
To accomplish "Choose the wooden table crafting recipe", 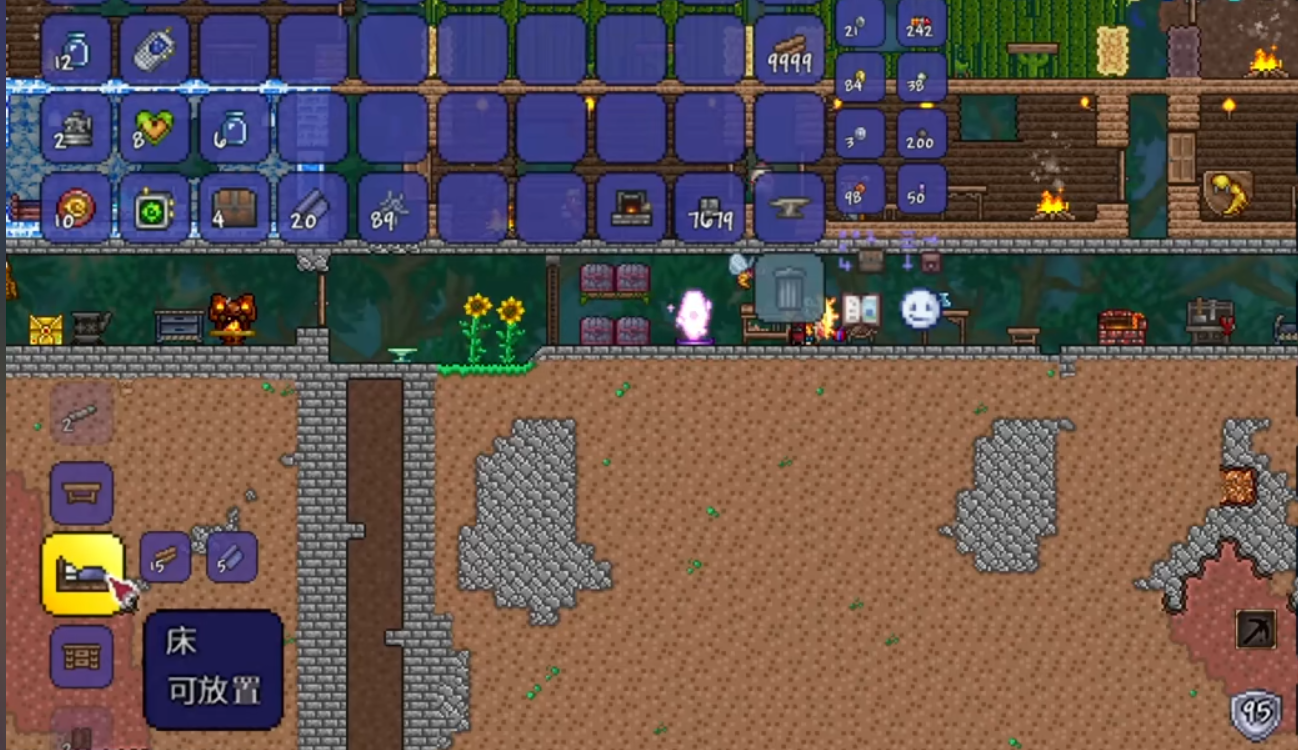I will coord(82,493).
